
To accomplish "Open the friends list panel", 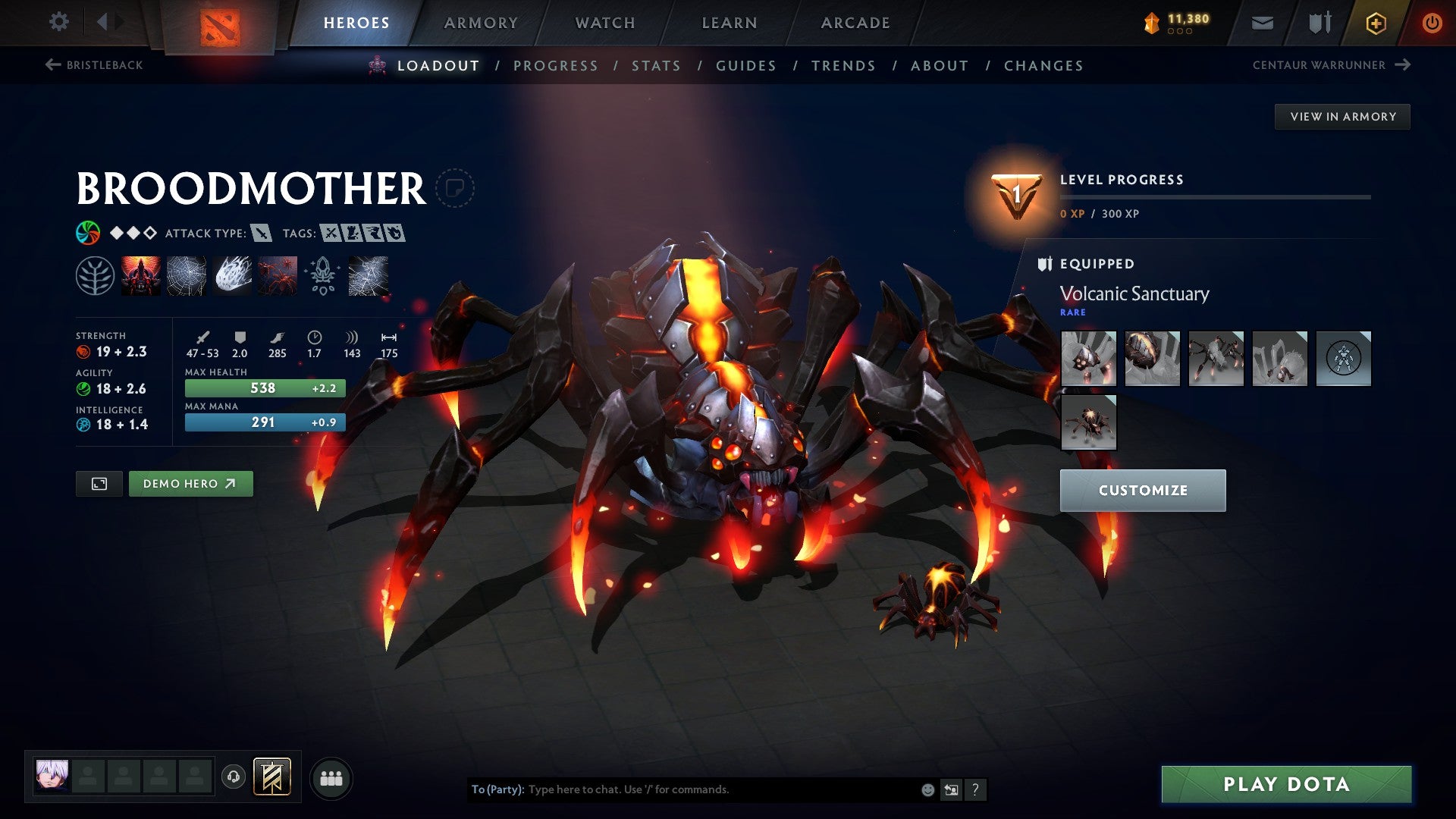I will click(x=331, y=777).
